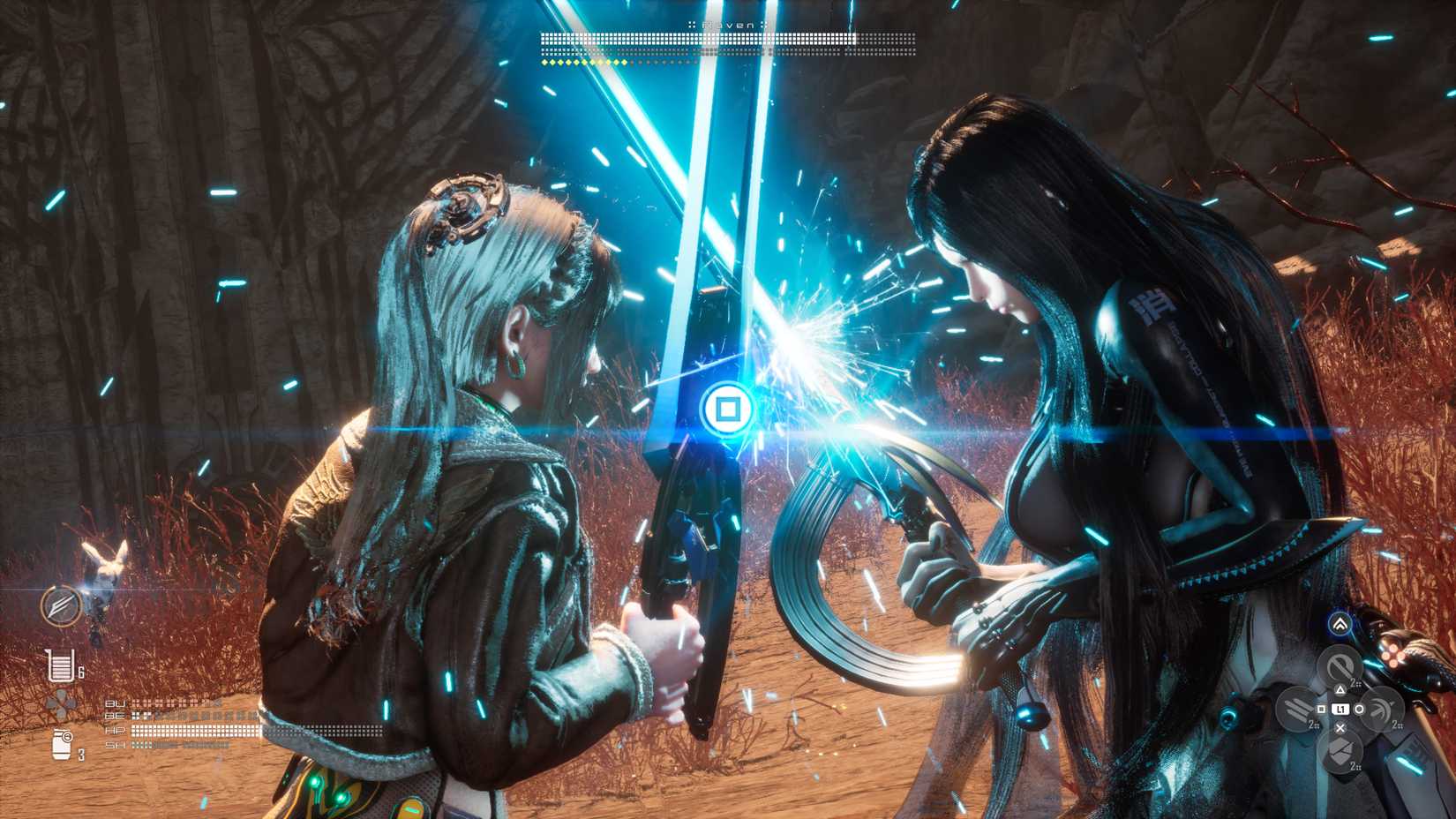Click the yellow Beta energy segment bar under the boss bar

[x=582, y=62]
